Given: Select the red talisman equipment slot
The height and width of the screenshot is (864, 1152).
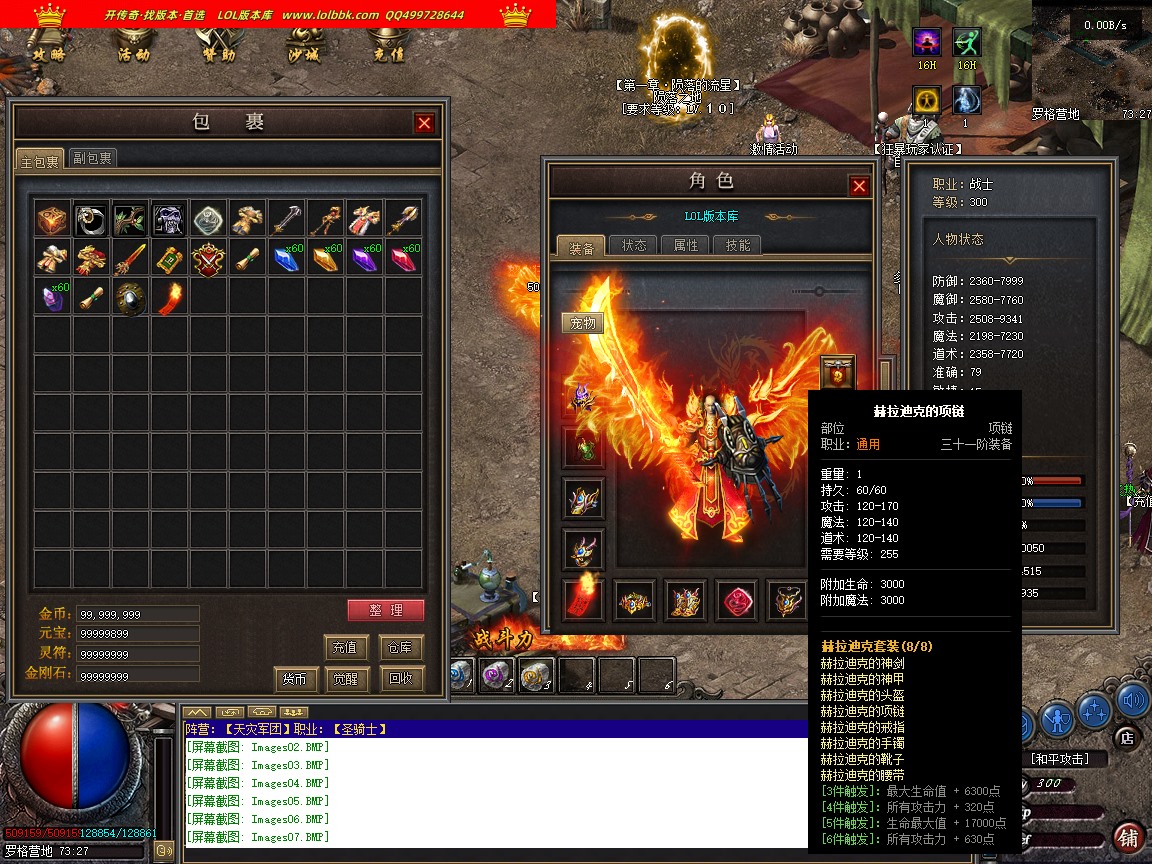Looking at the screenshot, I should pyautogui.click(x=583, y=600).
